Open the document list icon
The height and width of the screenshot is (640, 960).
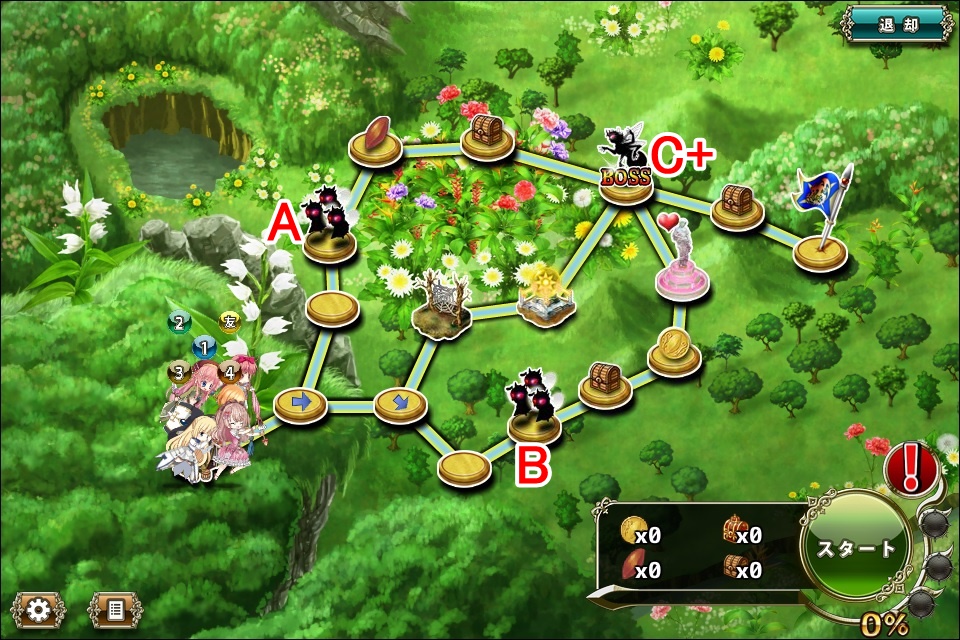coord(114,609)
